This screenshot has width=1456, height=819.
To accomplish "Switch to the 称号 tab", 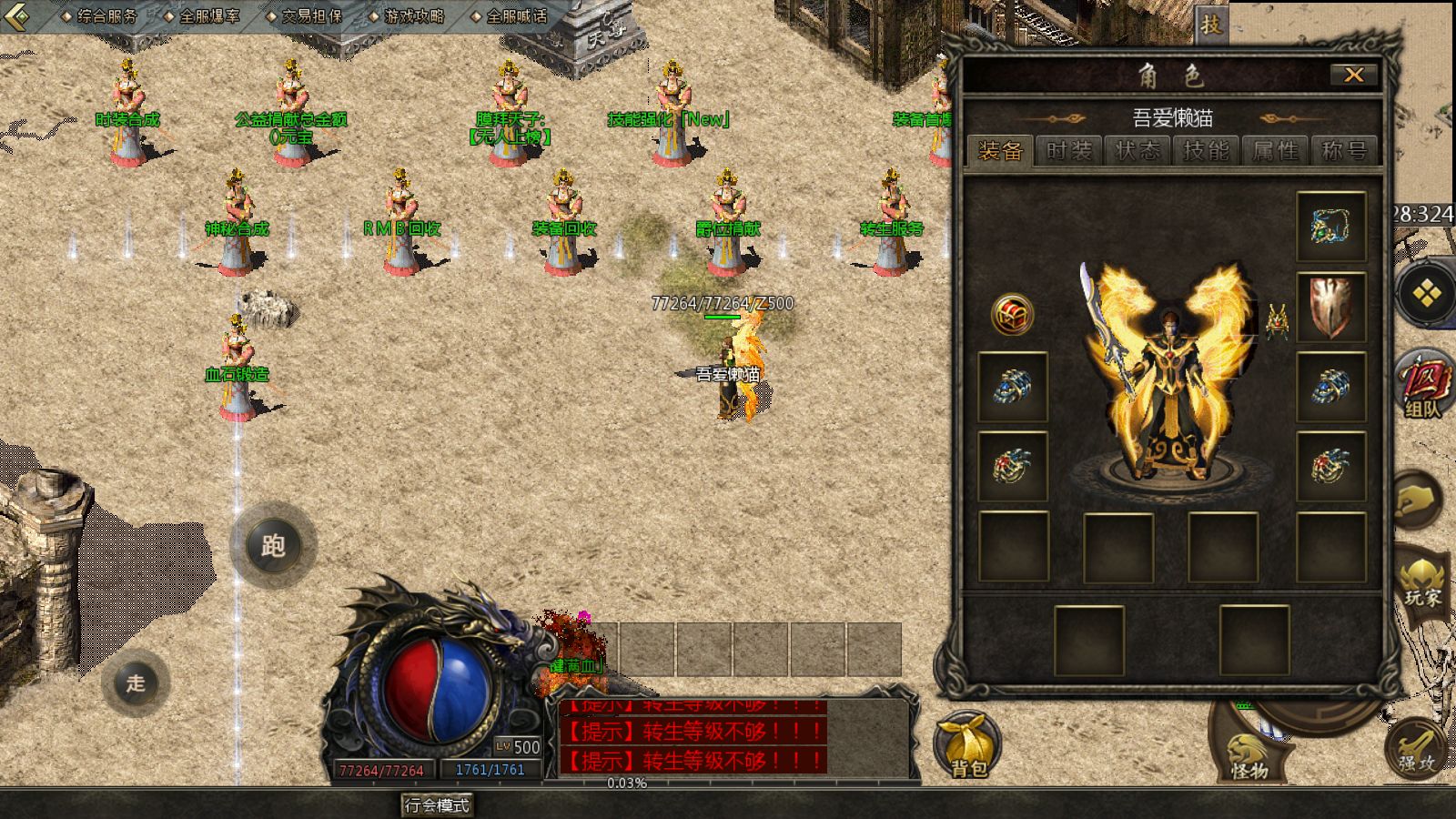I will 1344,151.
